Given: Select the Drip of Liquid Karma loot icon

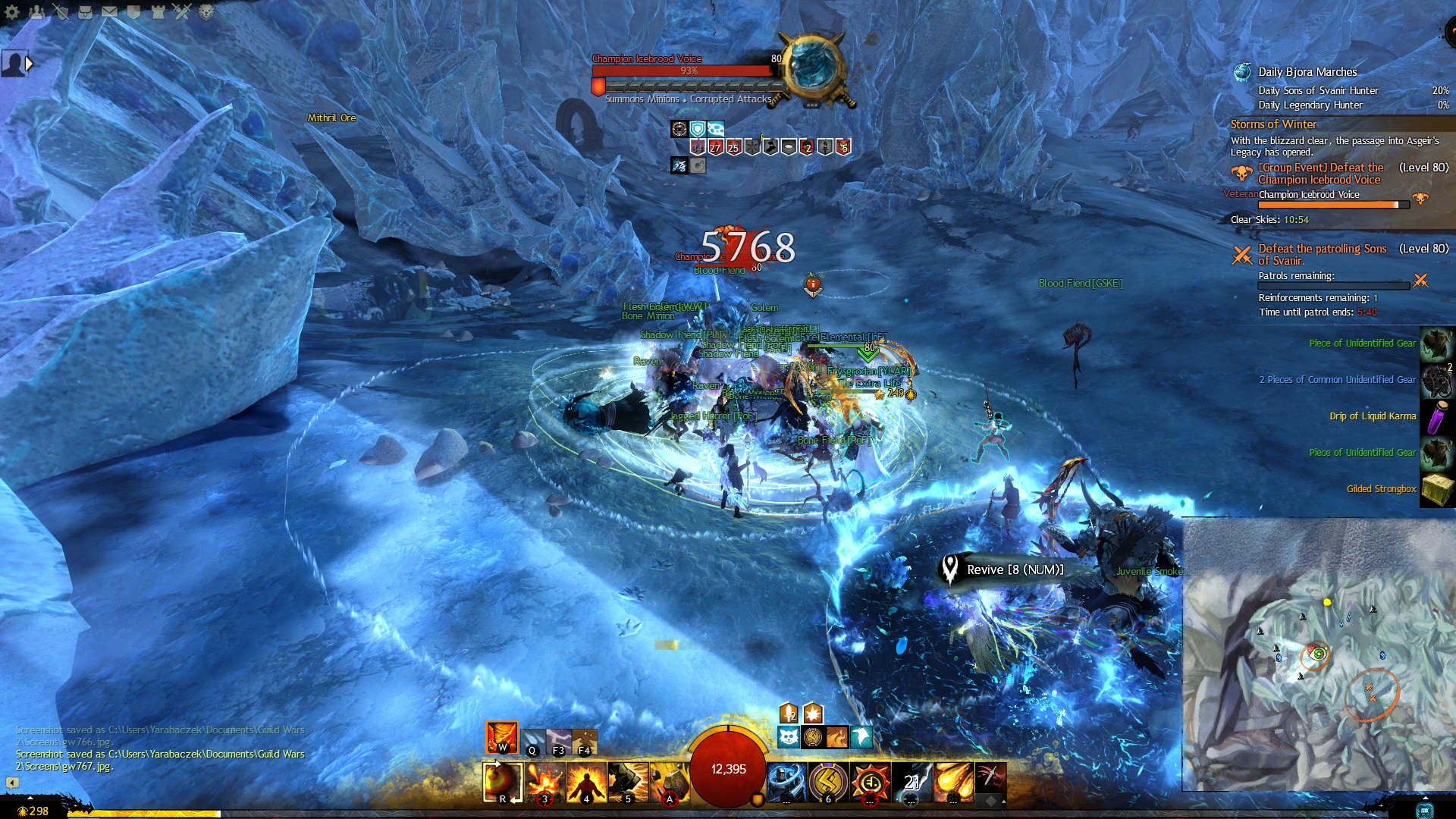Looking at the screenshot, I should [x=1436, y=416].
